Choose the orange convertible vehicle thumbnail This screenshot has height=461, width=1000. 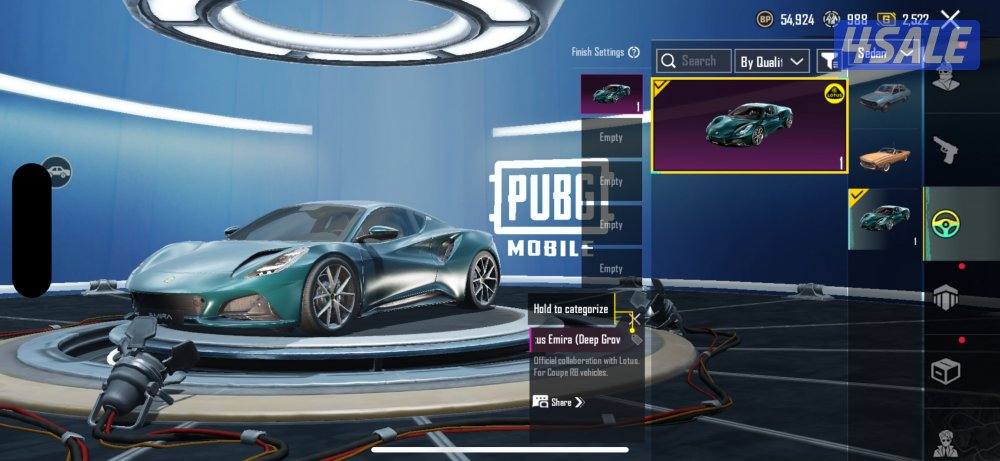pos(884,157)
